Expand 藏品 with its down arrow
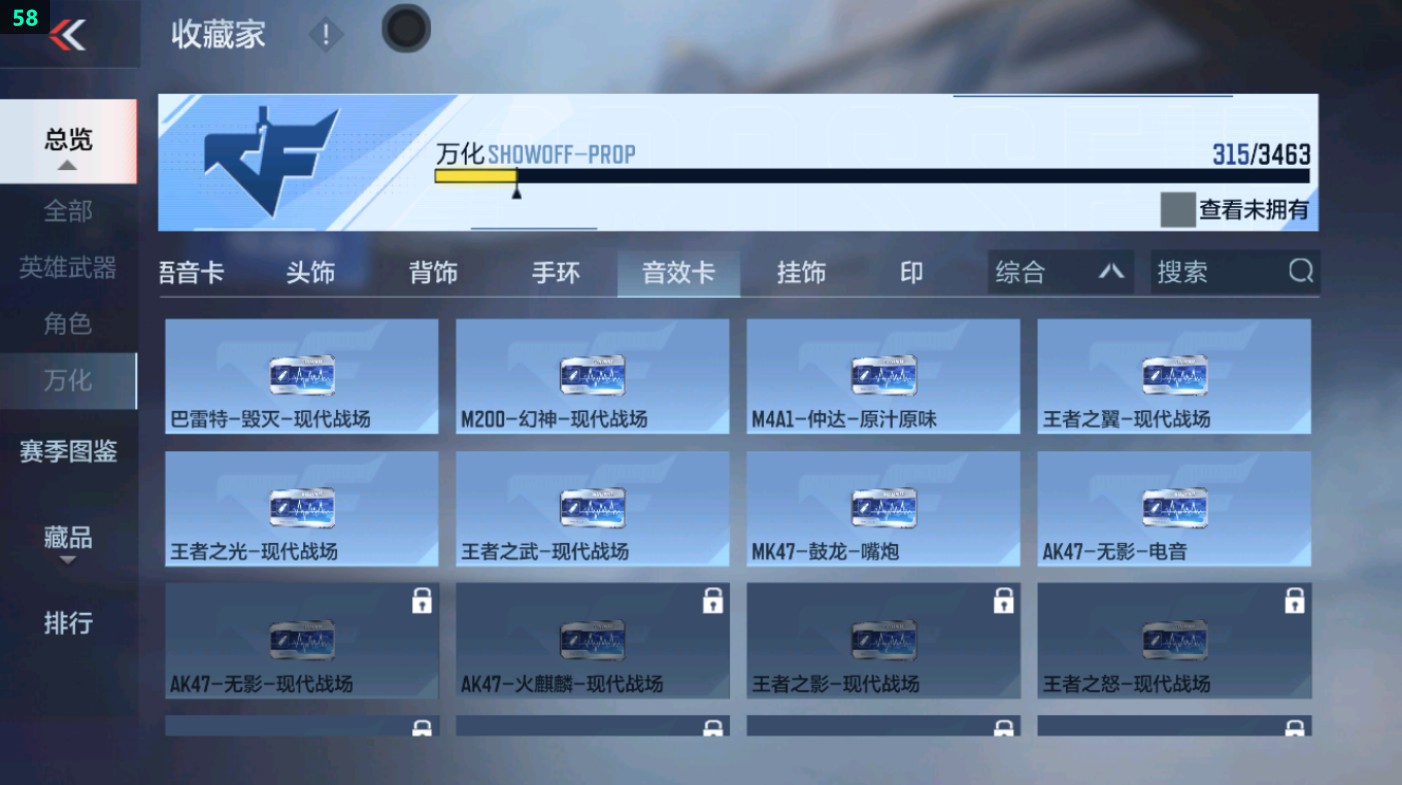 [x=68, y=559]
